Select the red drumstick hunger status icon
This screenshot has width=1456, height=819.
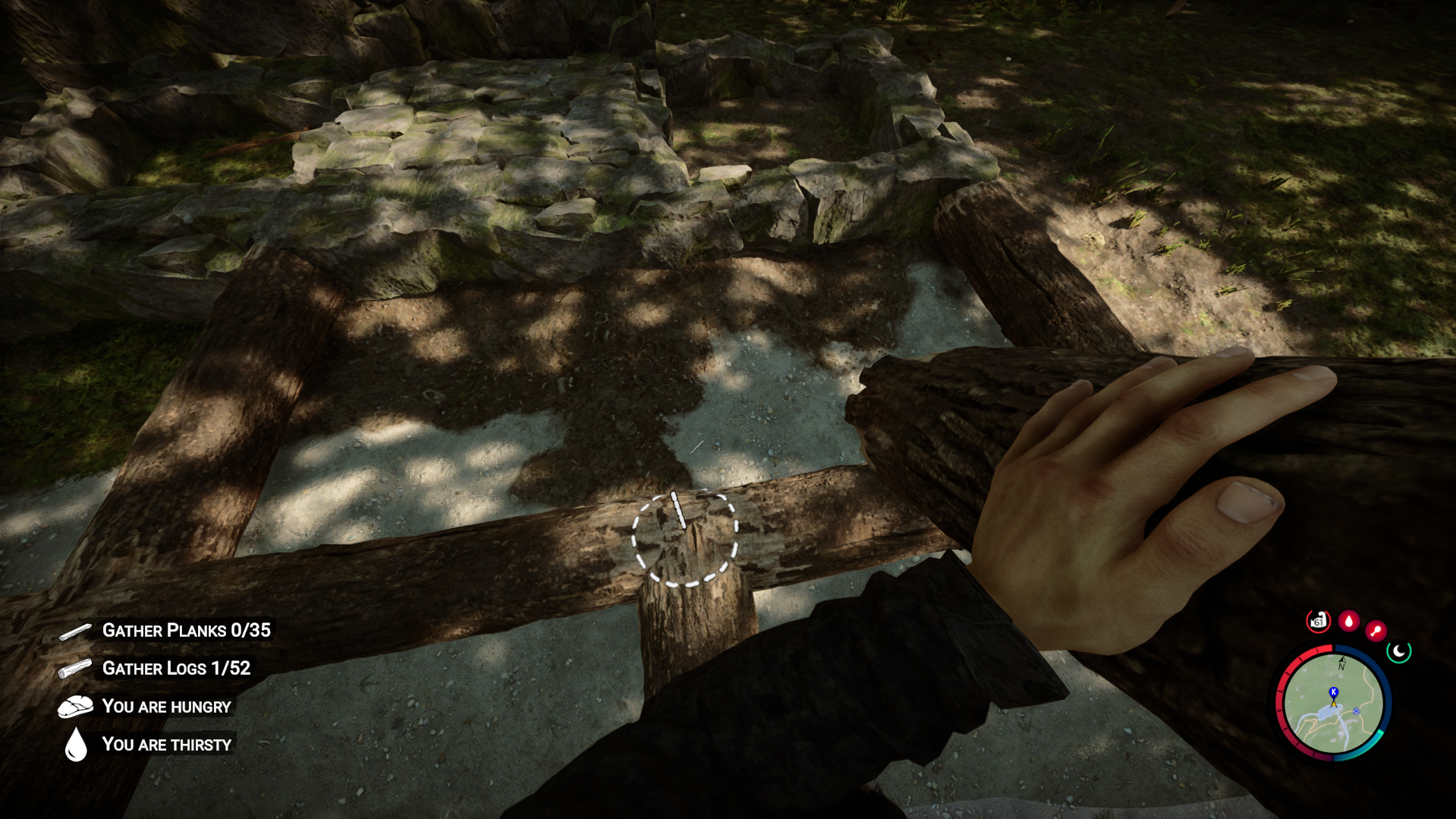point(1376,630)
